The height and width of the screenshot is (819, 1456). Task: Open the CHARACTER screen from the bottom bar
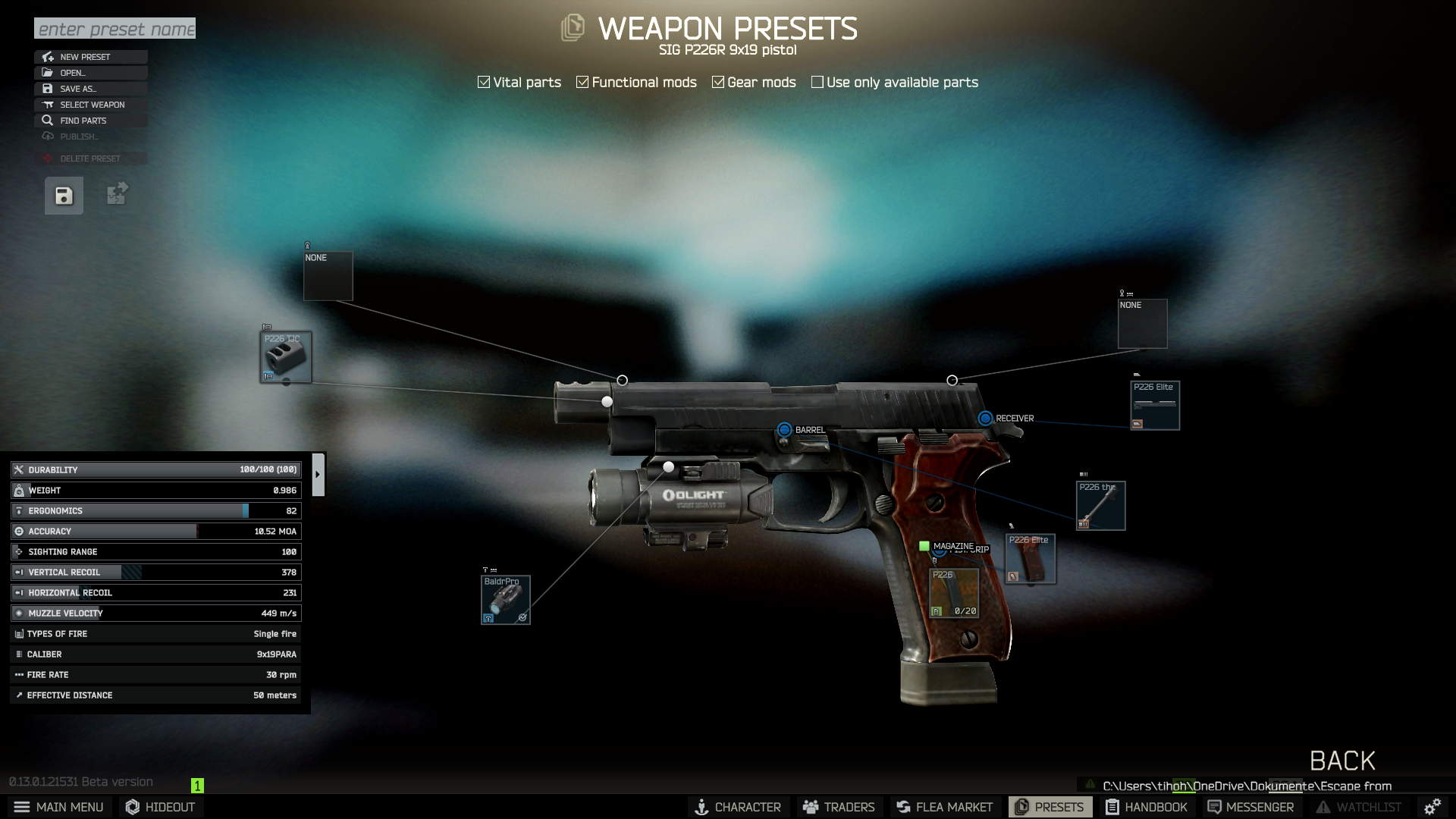(738, 807)
